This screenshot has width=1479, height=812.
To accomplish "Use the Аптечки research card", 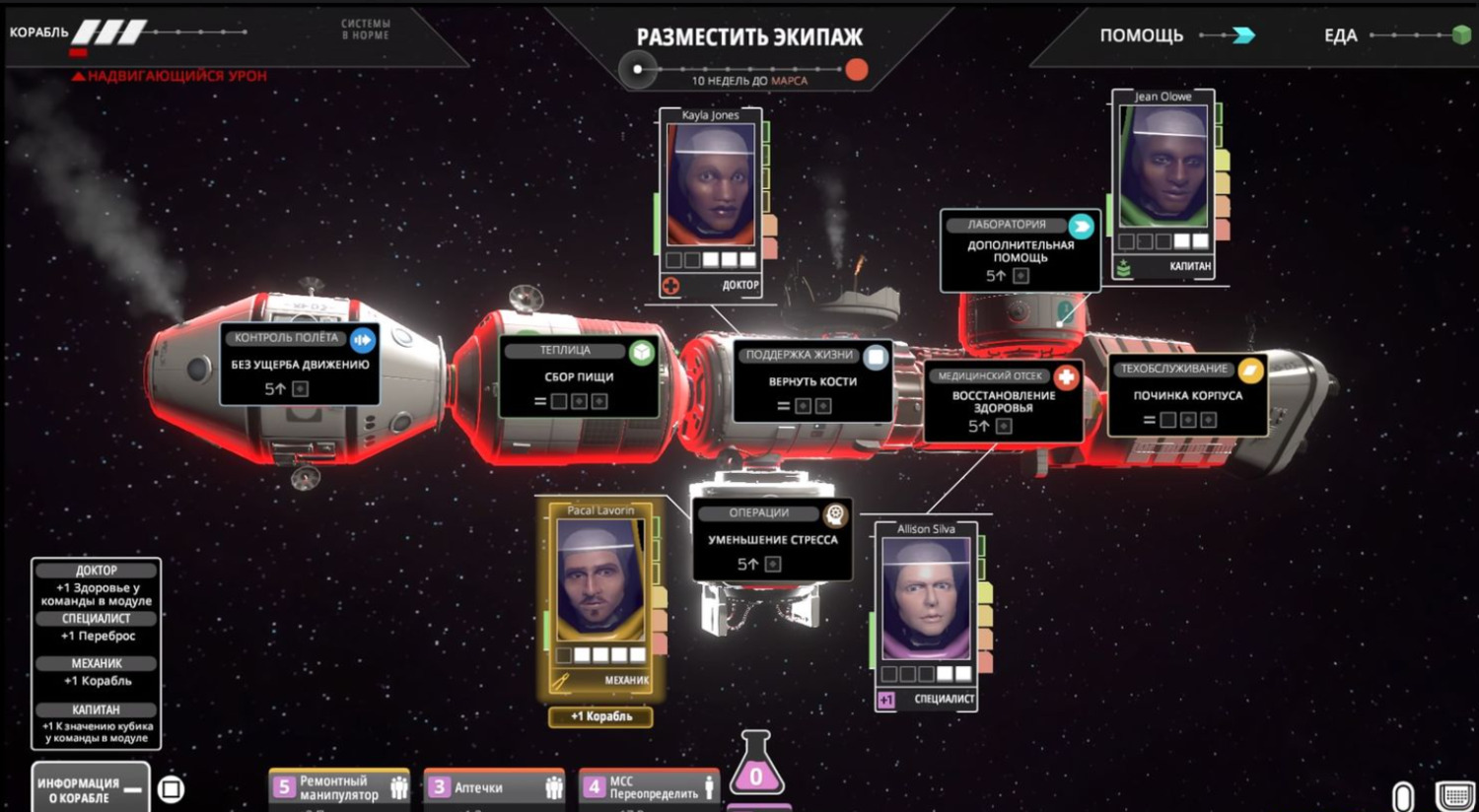I will point(493,788).
